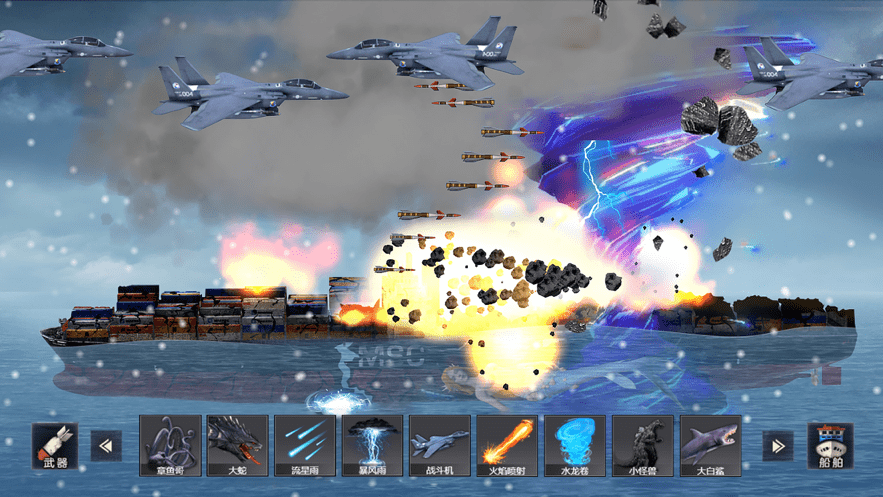The image size is (883, 497).
Task: Show previous weapons with left arrow
Action: [x=106, y=446]
